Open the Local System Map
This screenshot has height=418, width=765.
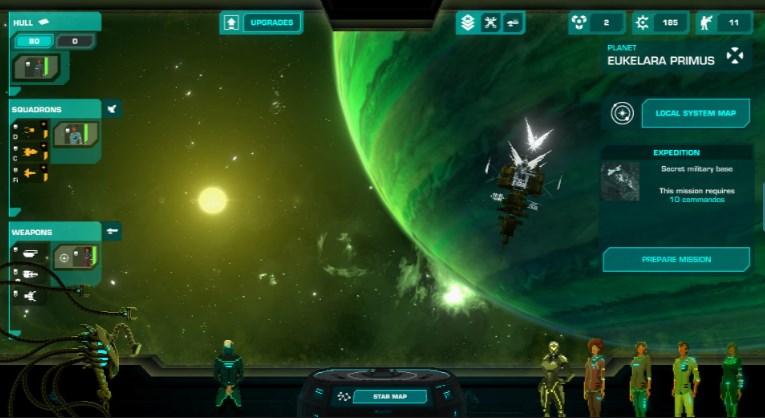click(695, 114)
